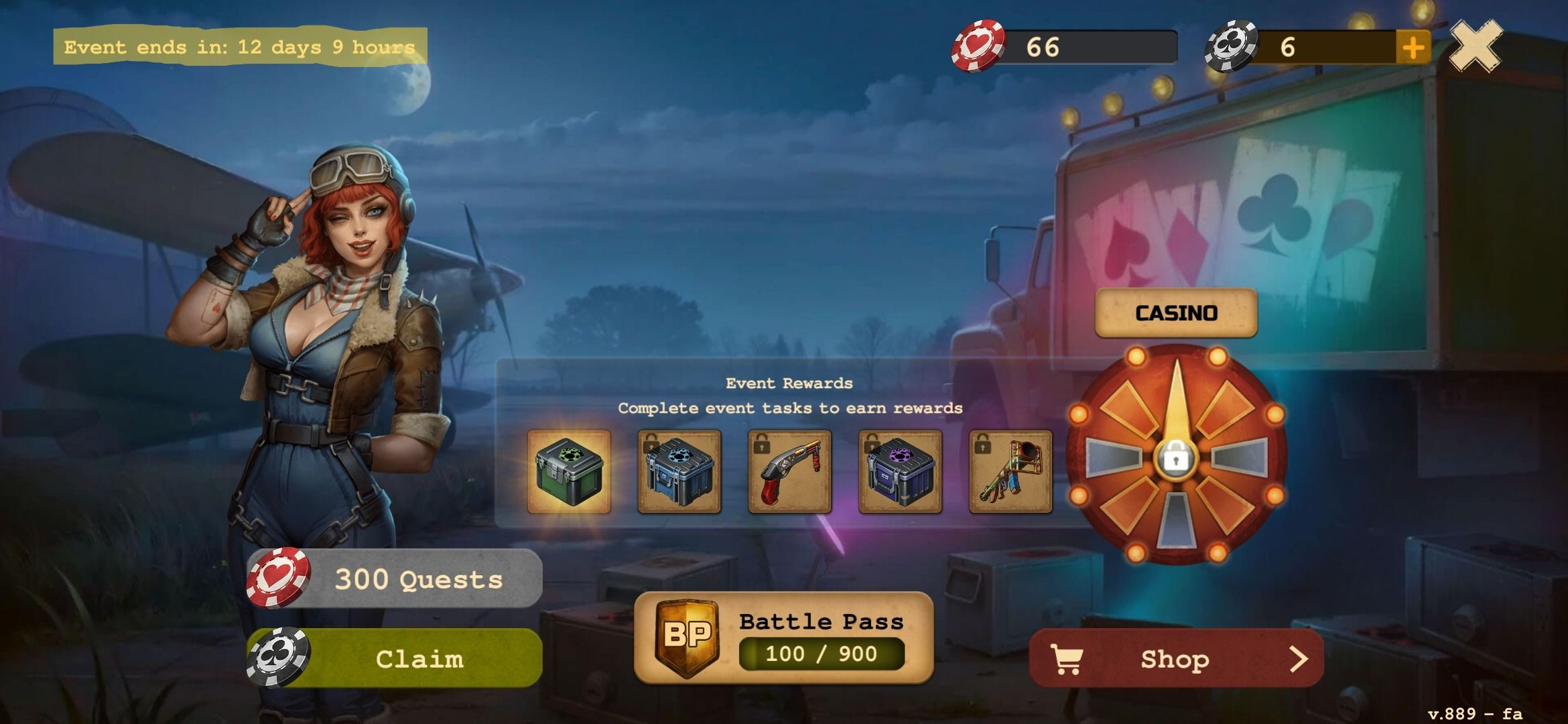The height and width of the screenshot is (724, 1568).
Task: Open the CASINO section
Action: pyautogui.click(x=1175, y=311)
